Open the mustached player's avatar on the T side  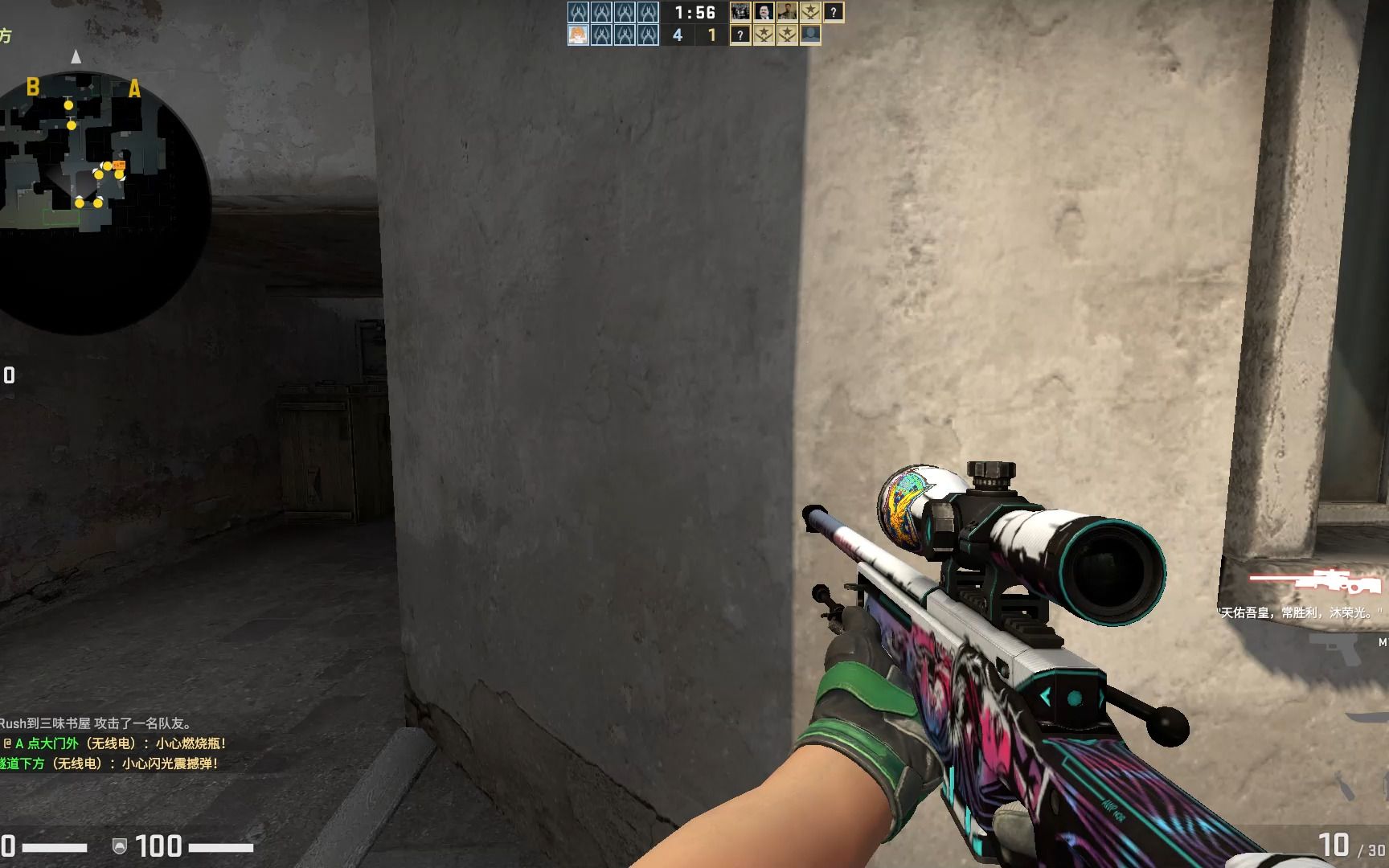[x=764, y=11]
